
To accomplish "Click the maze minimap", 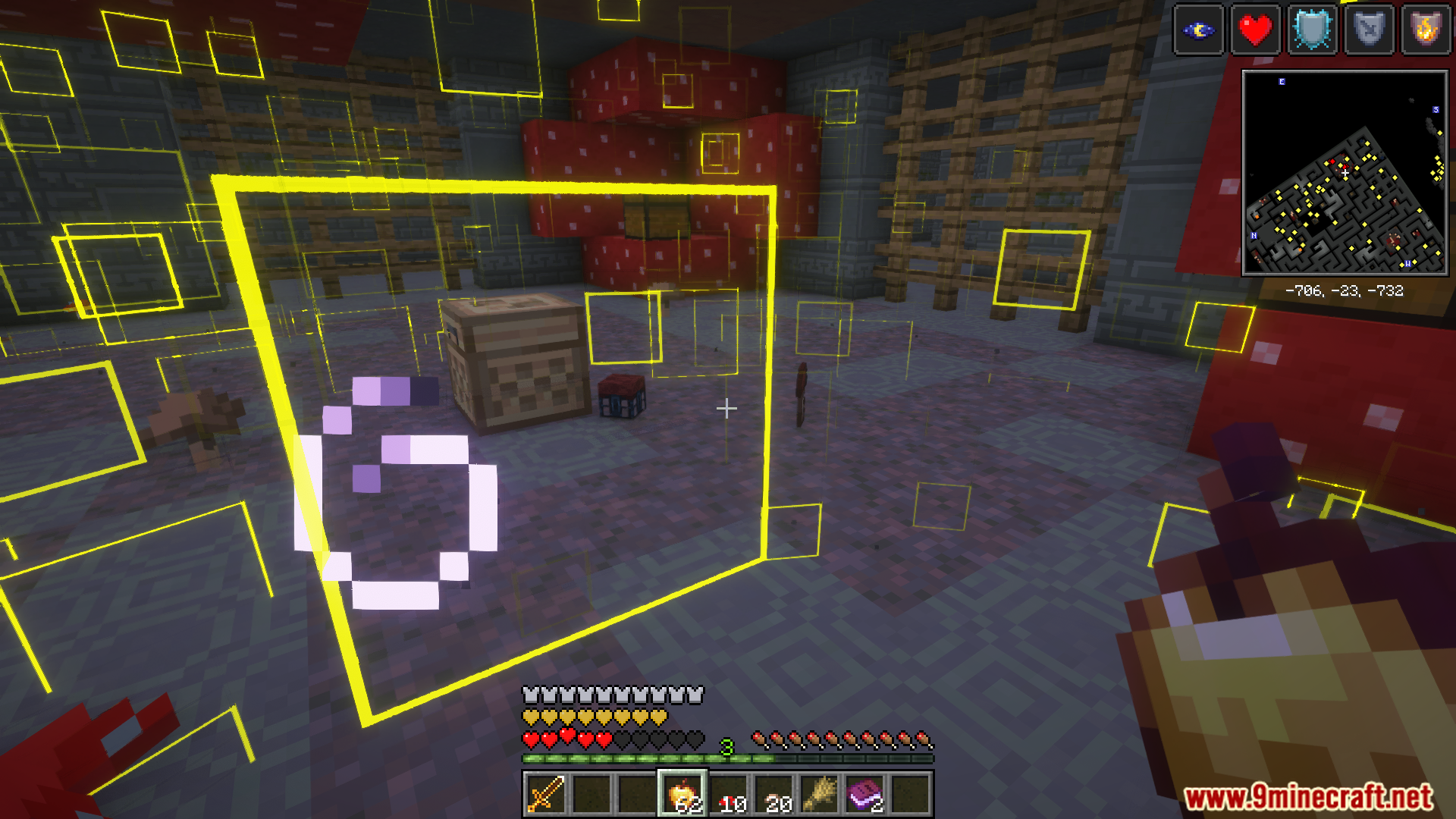I will (x=1345, y=173).
